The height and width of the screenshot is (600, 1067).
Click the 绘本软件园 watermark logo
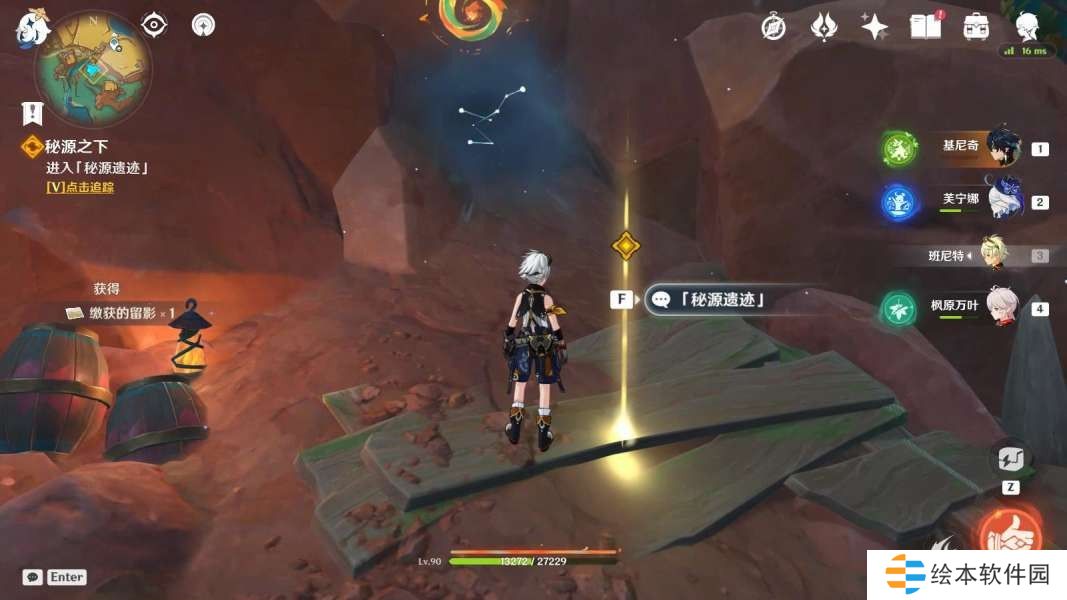point(967,574)
